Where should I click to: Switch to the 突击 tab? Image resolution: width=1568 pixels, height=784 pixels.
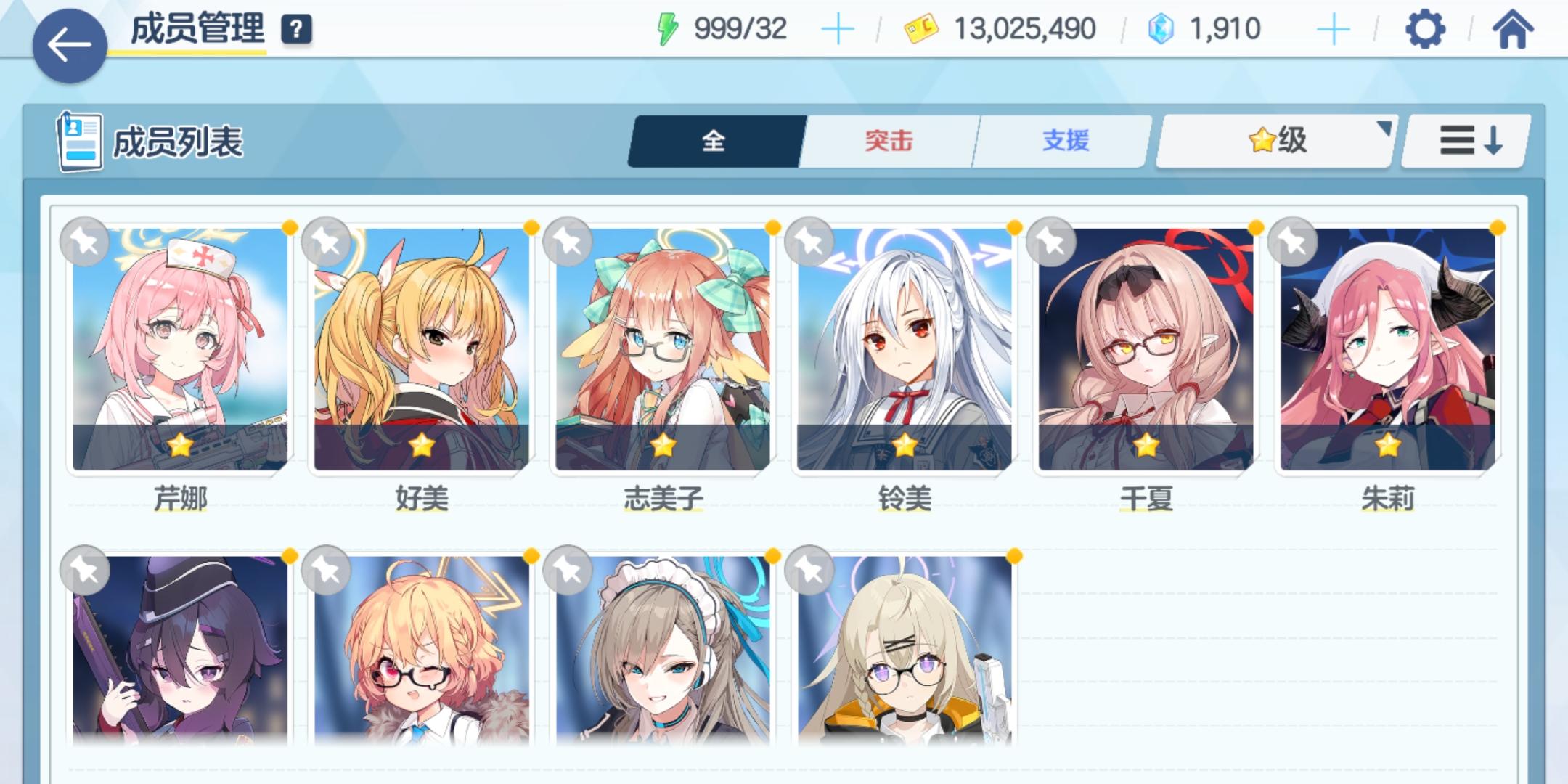coord(888,141)
